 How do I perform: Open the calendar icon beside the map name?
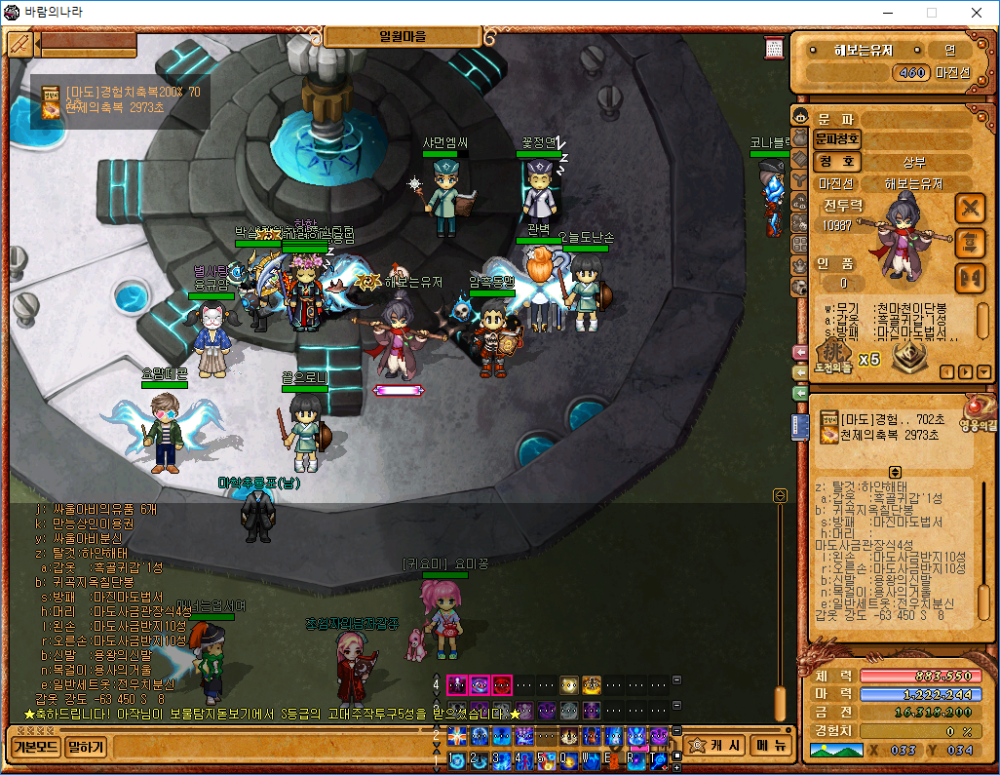774,48
